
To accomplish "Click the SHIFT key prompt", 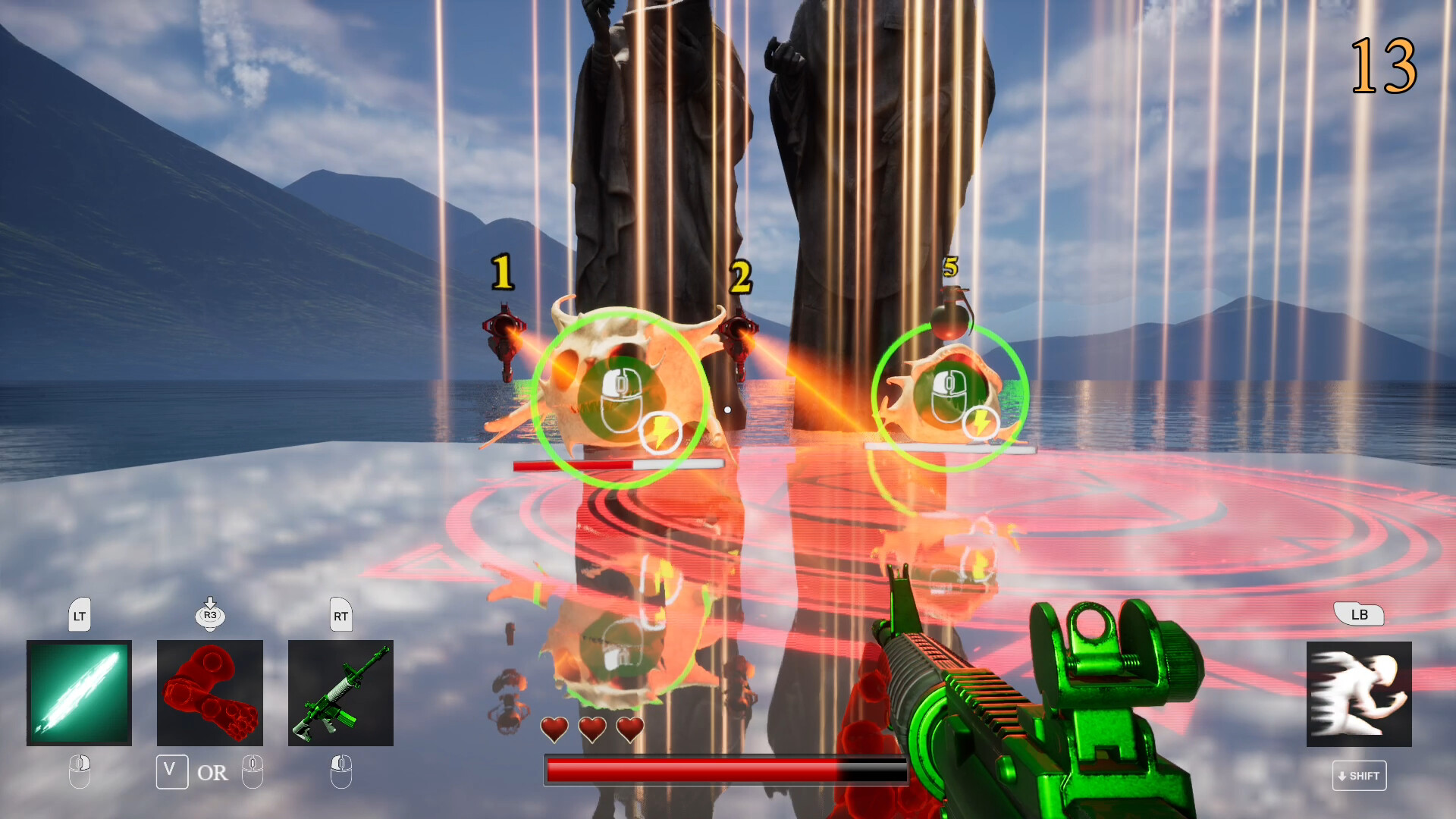I will point(1359,776).
